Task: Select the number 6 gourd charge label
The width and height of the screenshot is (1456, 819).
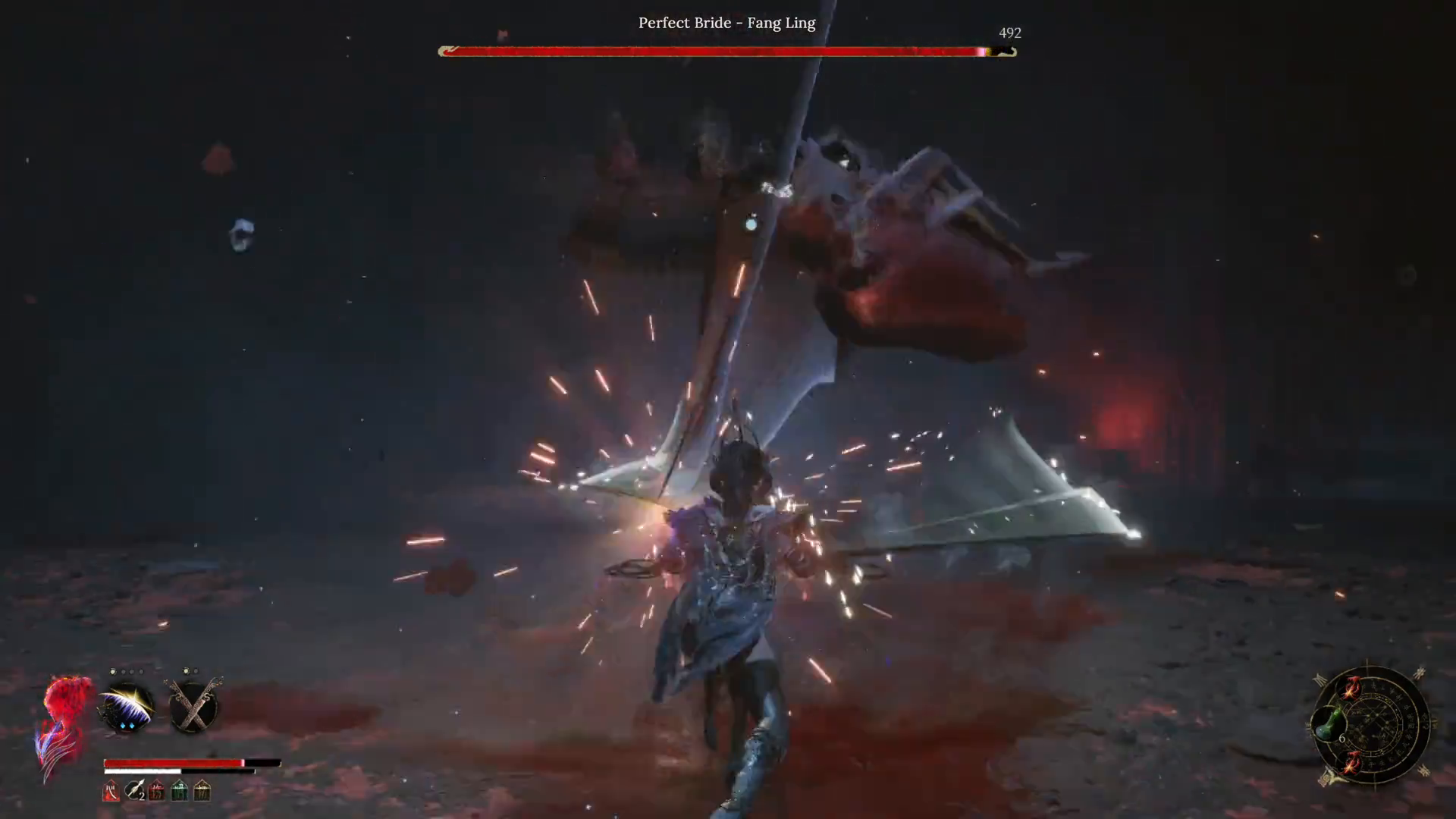Action: click(x=1342, y=738)
